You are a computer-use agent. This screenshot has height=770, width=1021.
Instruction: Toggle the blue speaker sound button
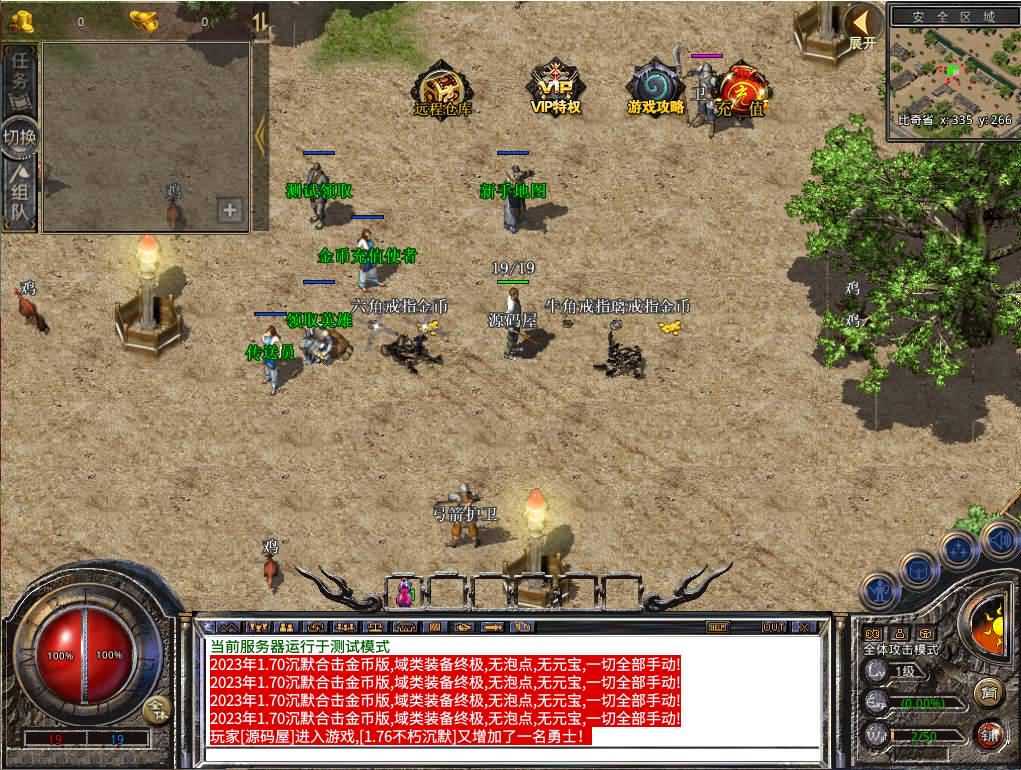(x=999, y=540)
